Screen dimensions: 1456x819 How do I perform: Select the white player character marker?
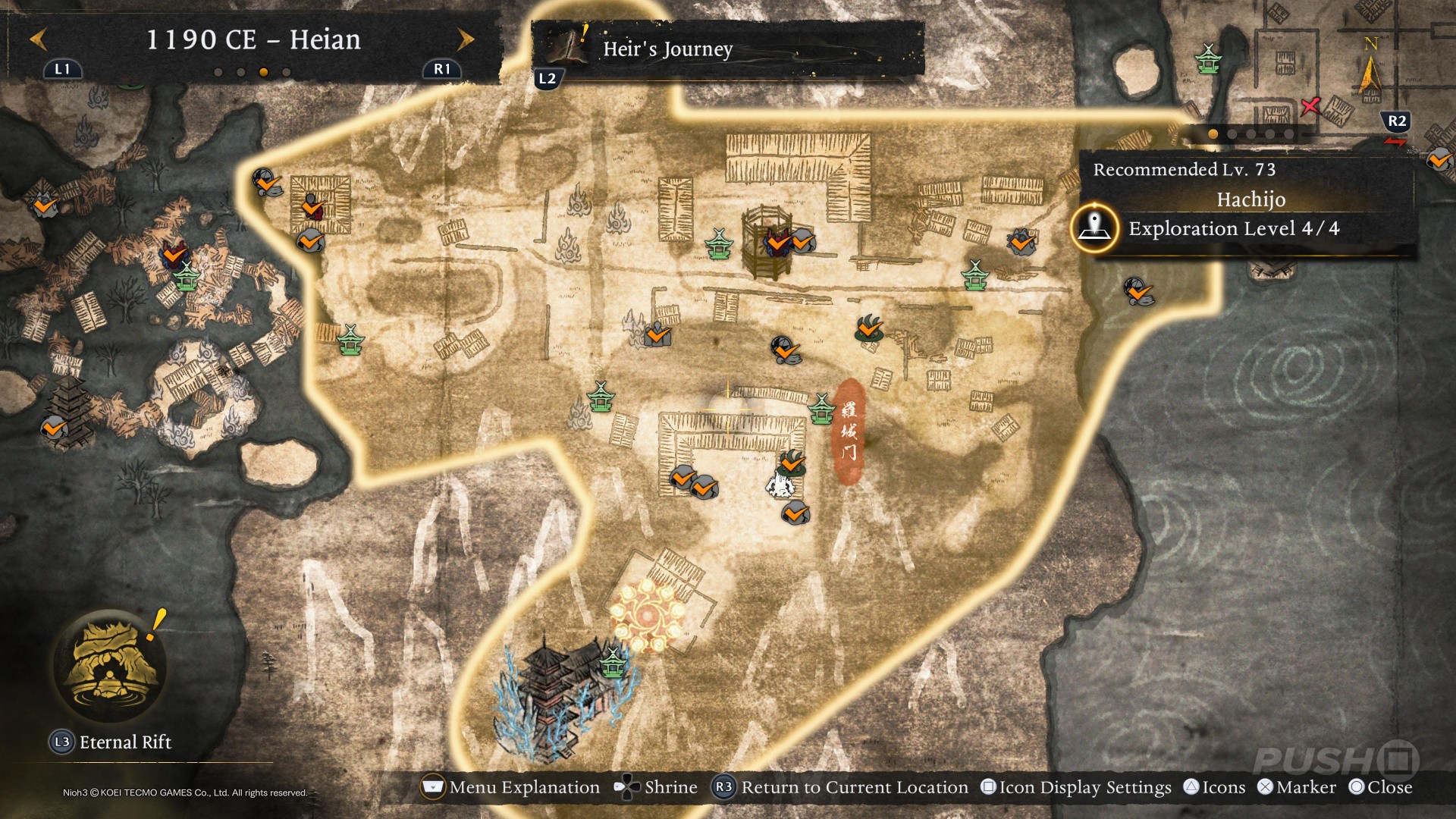779,485
